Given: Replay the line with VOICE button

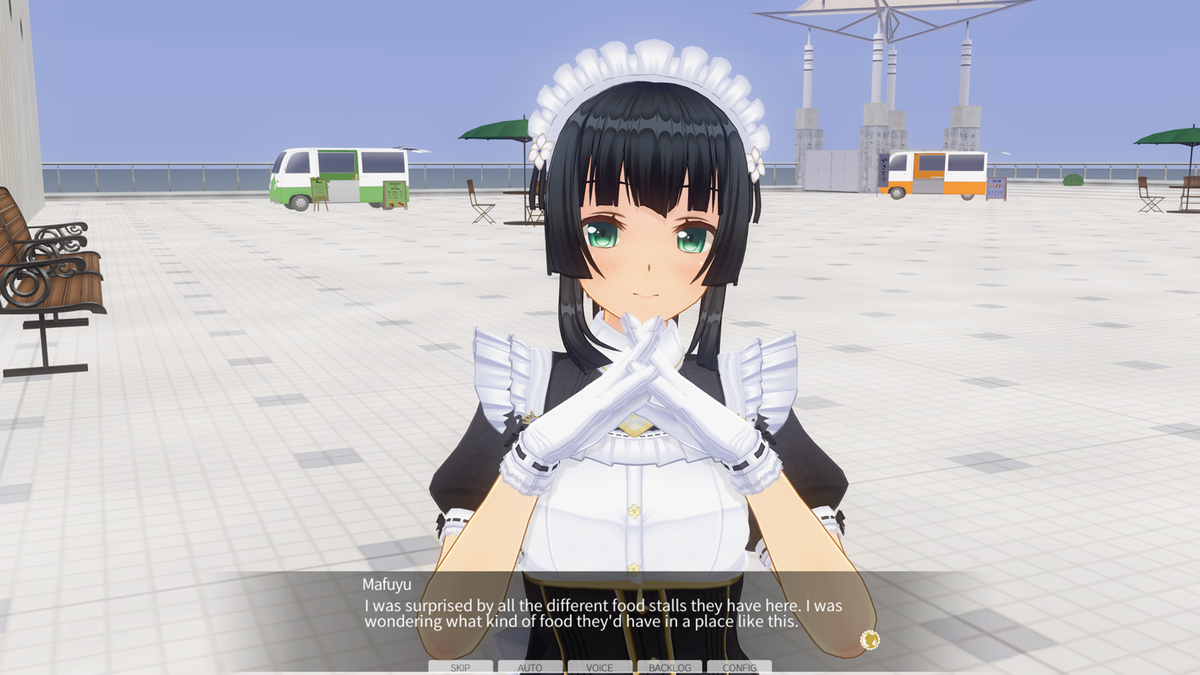Looking at the screenshot, I should coord(600,667).
